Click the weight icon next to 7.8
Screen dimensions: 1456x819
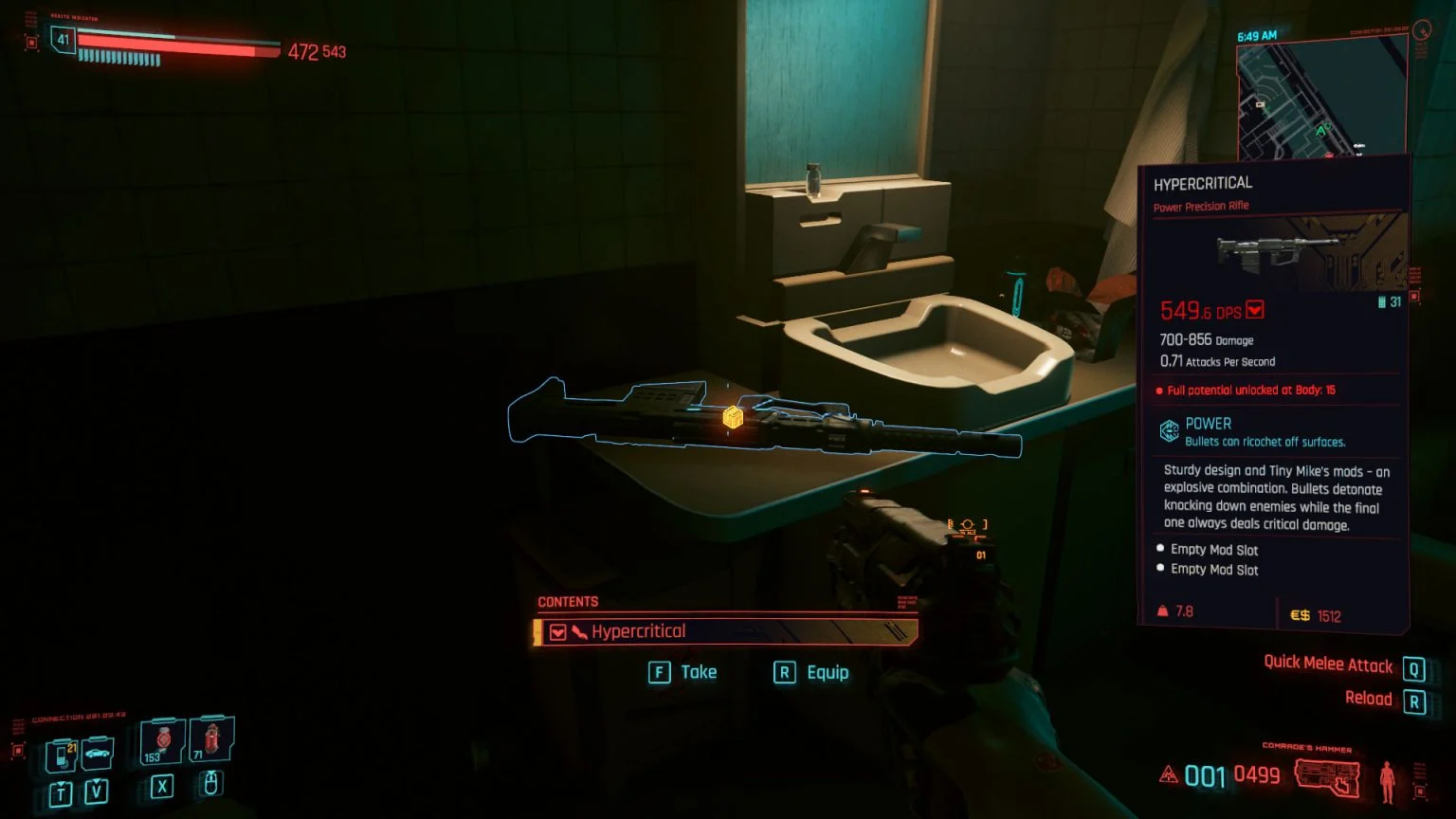coord(1162,610)
